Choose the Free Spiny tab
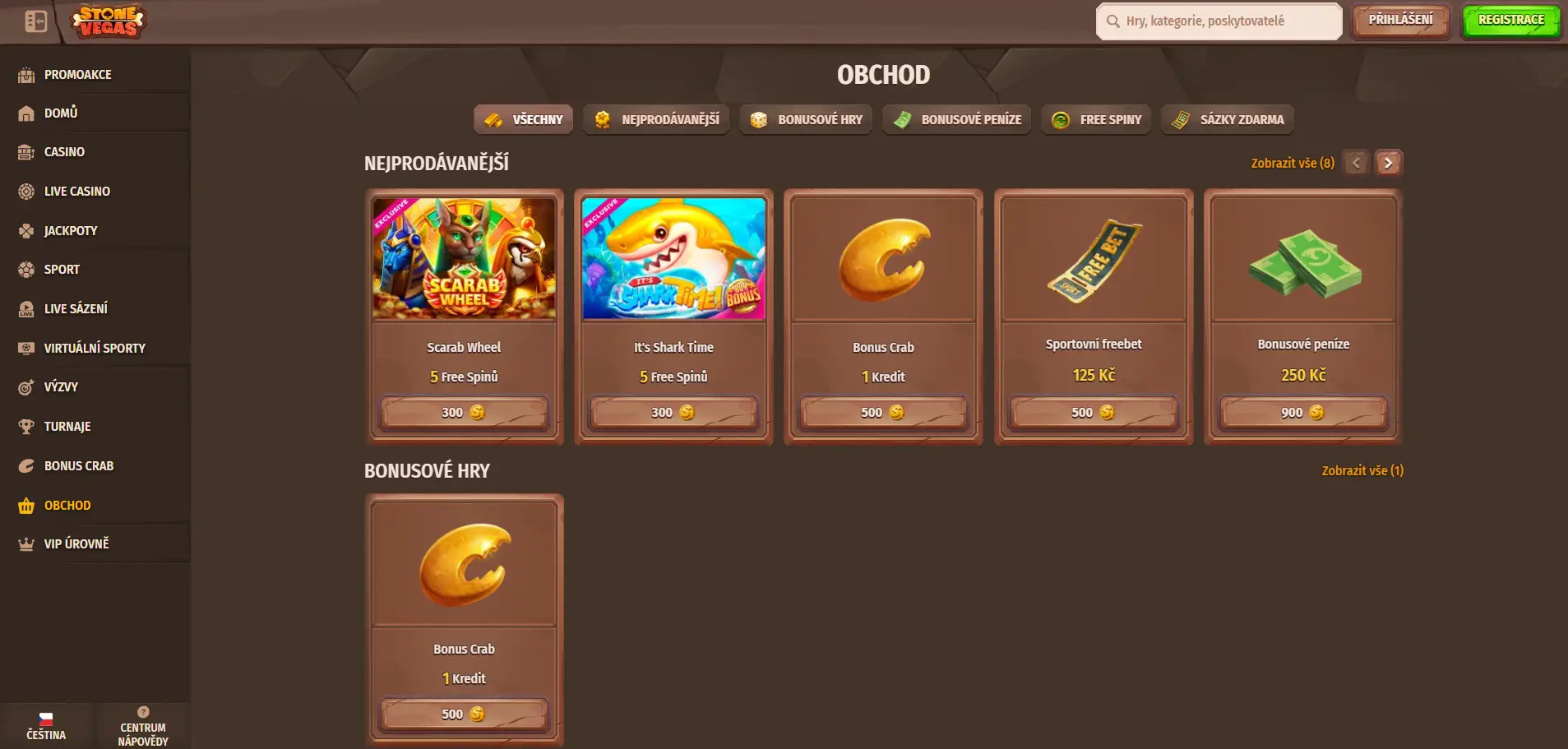Screen dimensions: 1568x749 click(x=1096, y=120)
